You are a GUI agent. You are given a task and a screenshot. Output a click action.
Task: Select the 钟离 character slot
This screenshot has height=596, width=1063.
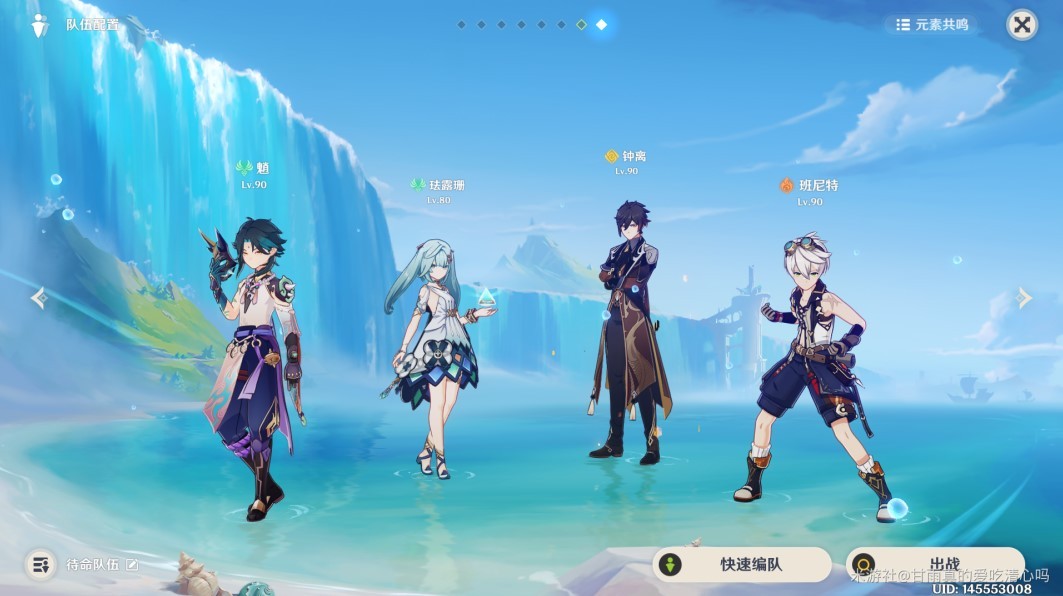627,340
